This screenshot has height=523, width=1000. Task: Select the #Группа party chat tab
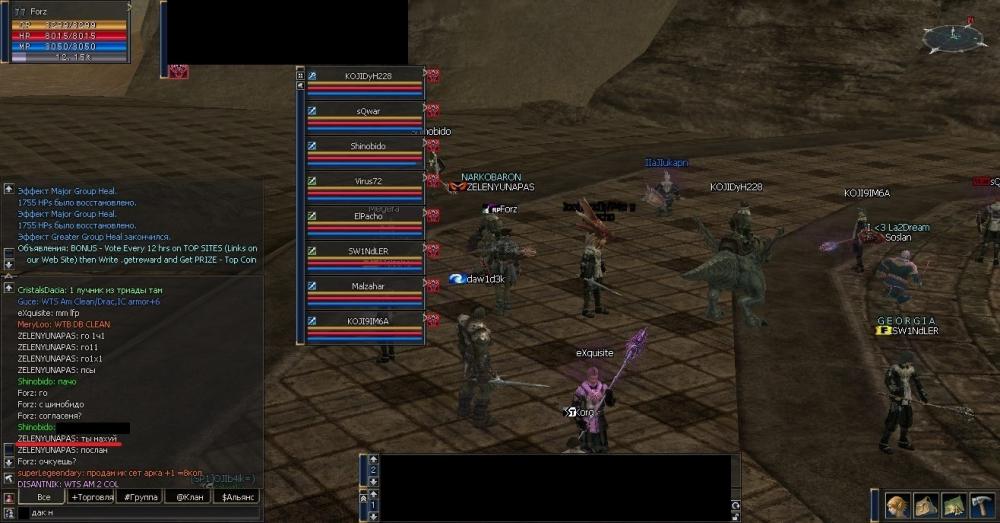[139, 496]
